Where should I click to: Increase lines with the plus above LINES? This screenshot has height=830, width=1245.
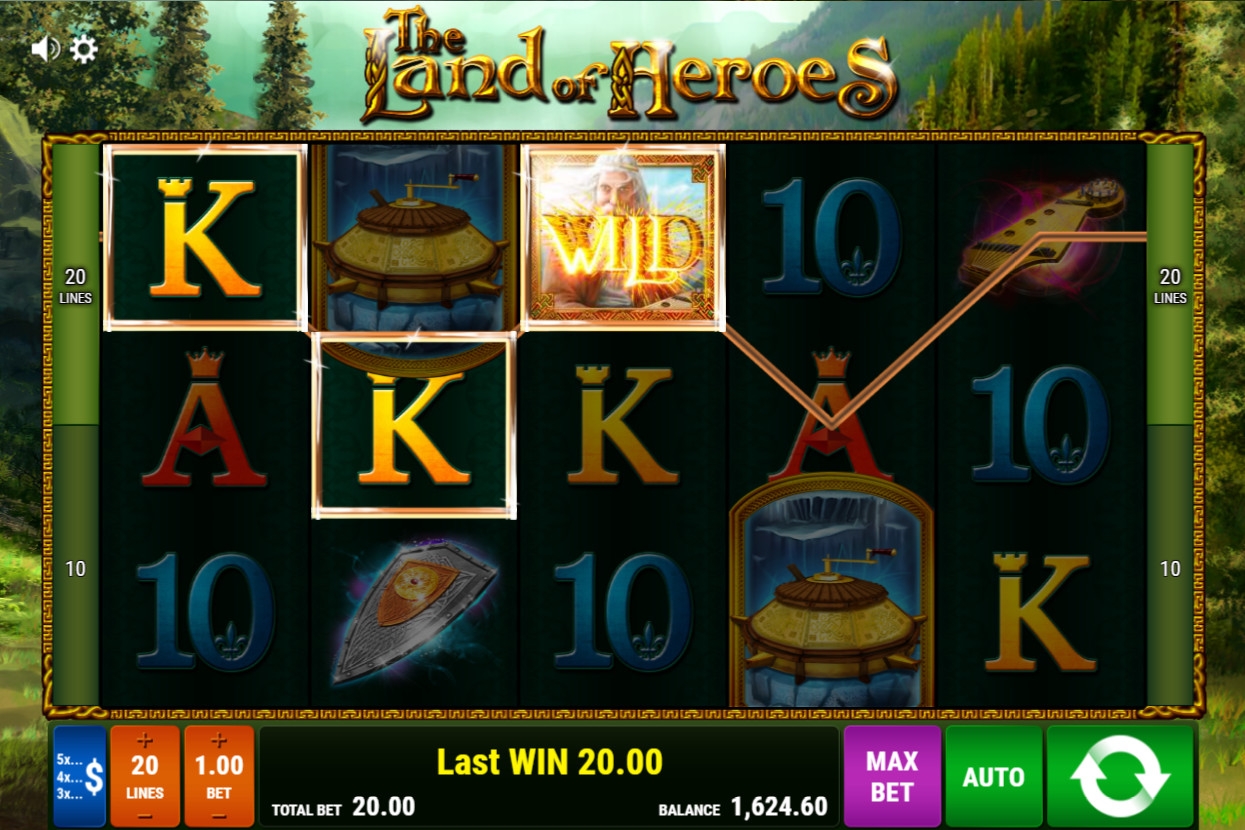pyautogui.click(x=145, y=741)
